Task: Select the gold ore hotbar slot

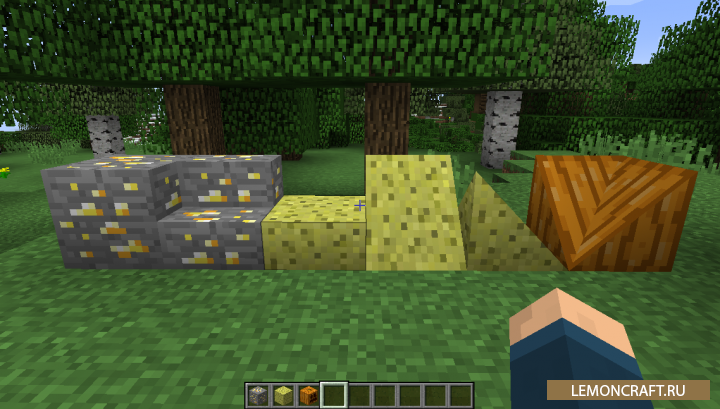Action: (258, 395)
